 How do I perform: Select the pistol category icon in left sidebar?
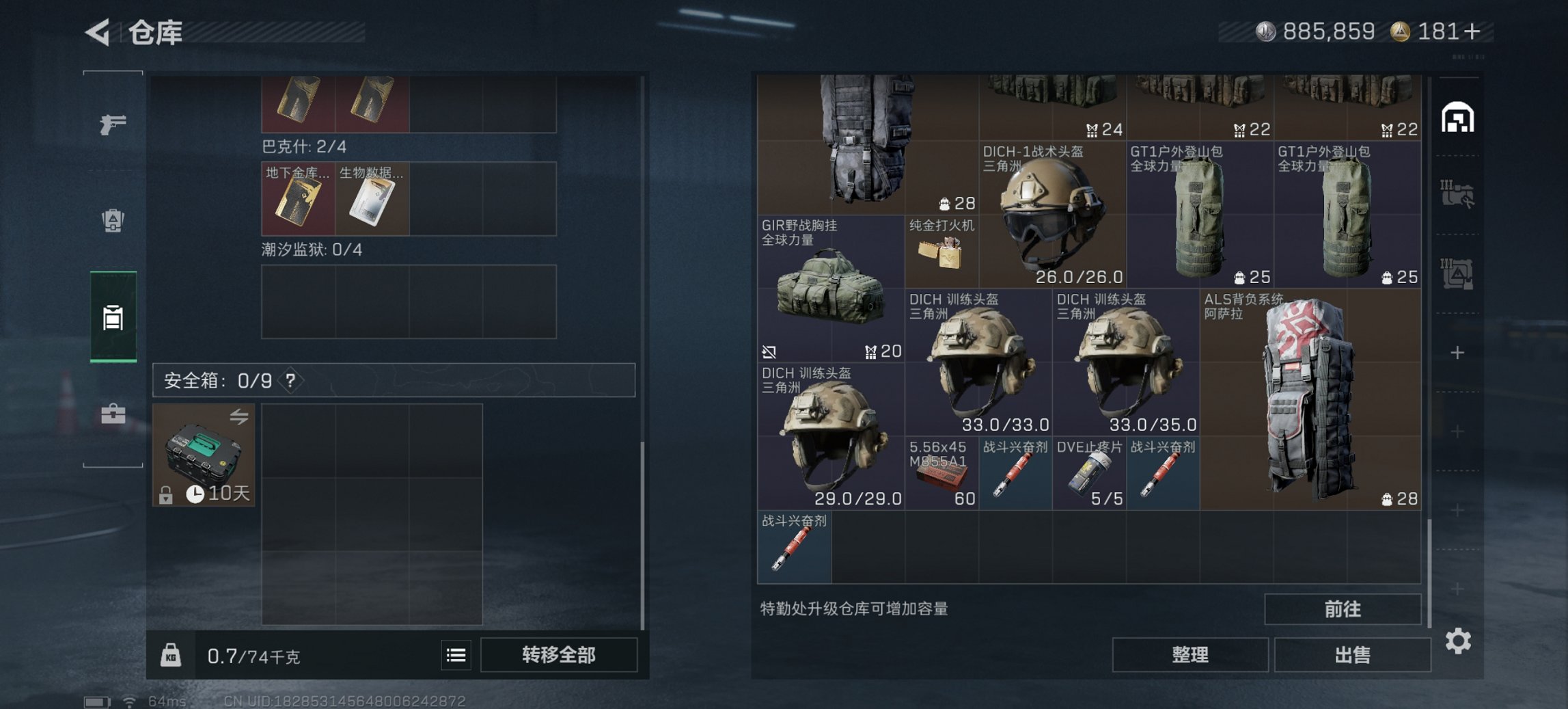[x=115, y=126]
